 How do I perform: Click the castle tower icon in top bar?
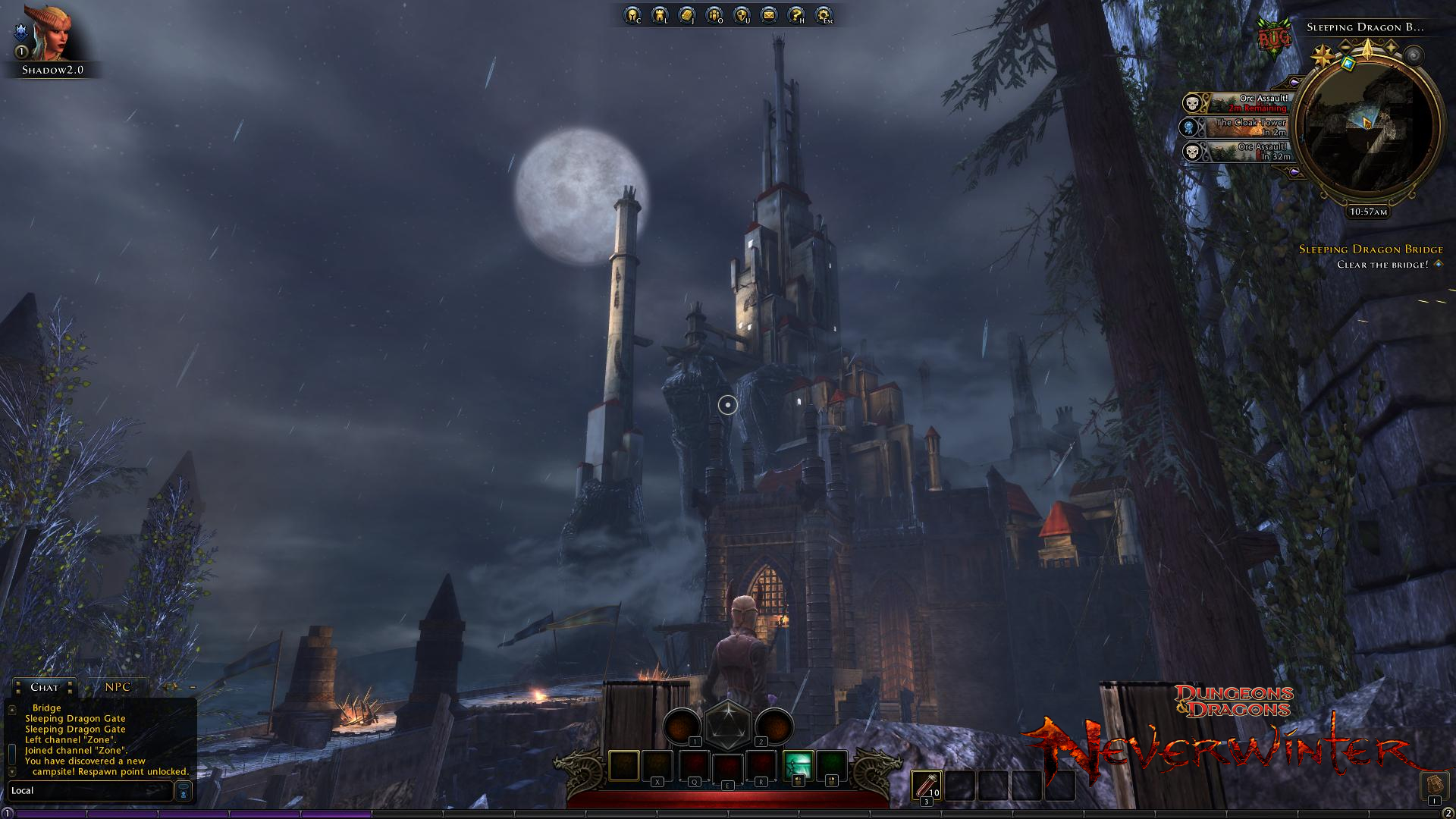(x=659, y=14)
